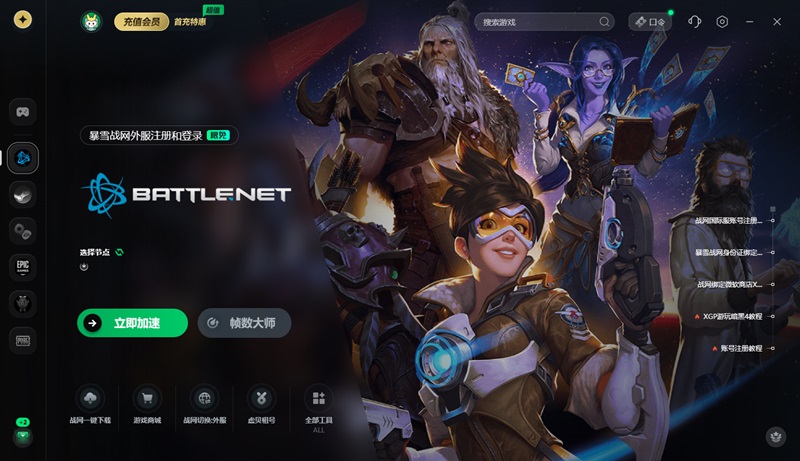Close the launcher window
800x461 pixels.
pos(777,21)
